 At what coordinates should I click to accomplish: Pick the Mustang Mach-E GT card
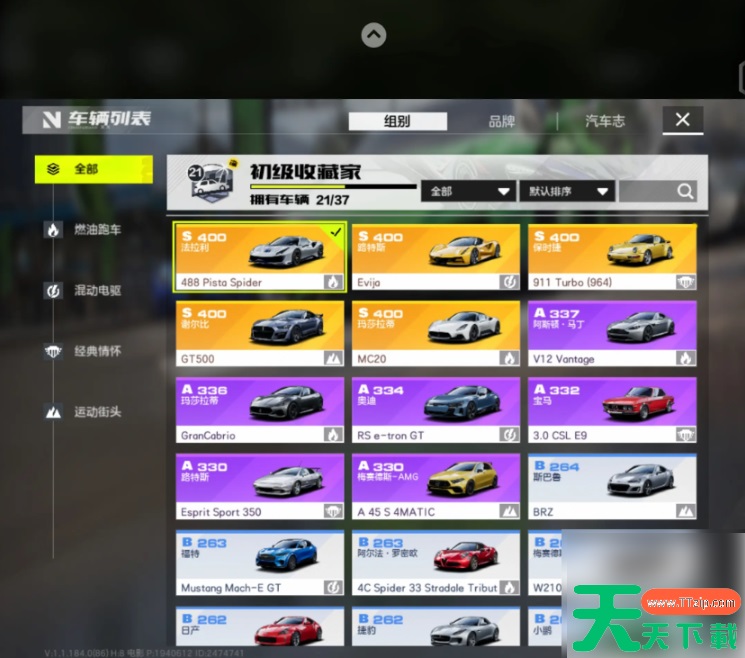(260, 563)
